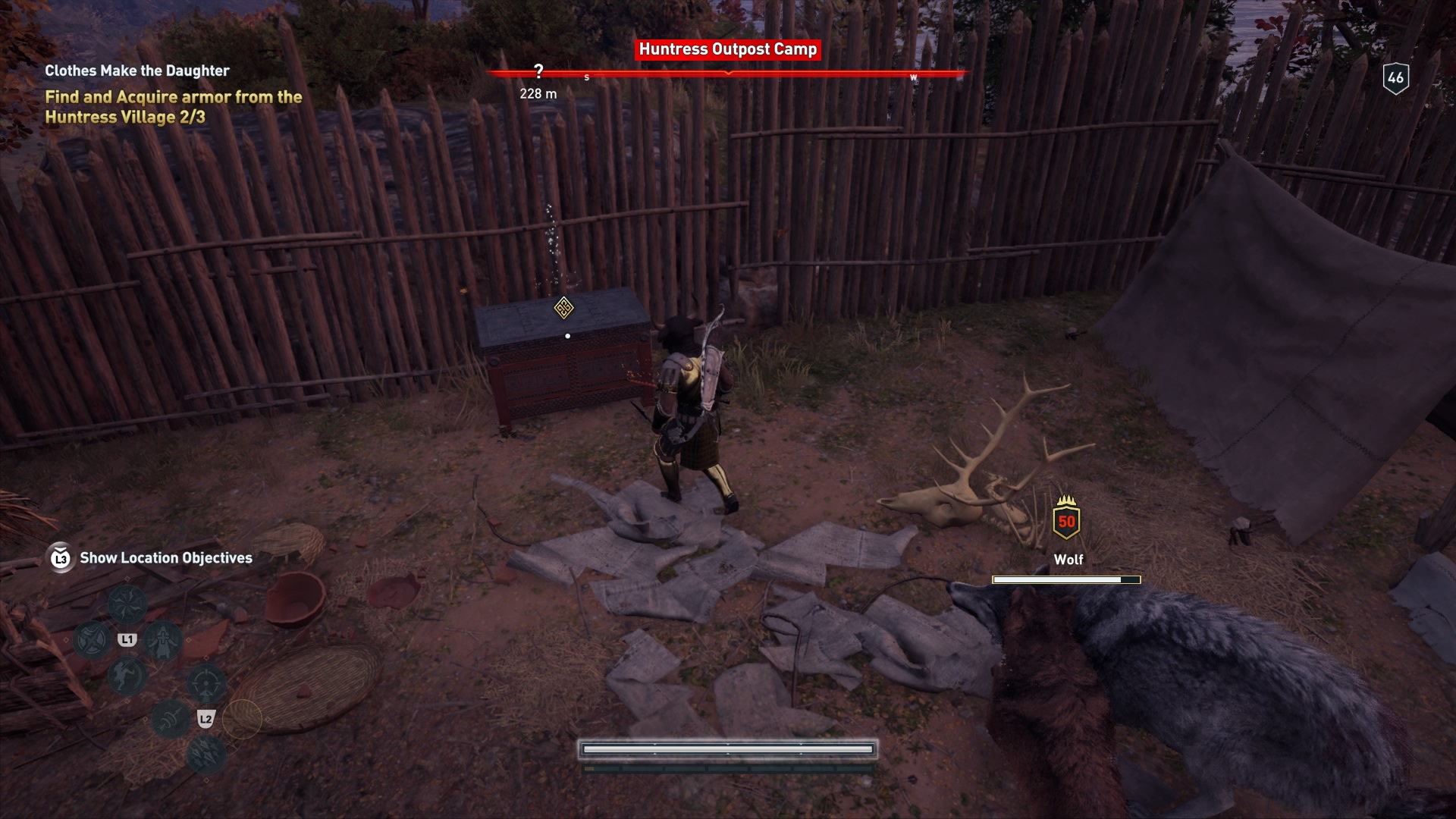
Task: Select the level 50 Wolf enemy badge
Action: [x=1066, y=522]
